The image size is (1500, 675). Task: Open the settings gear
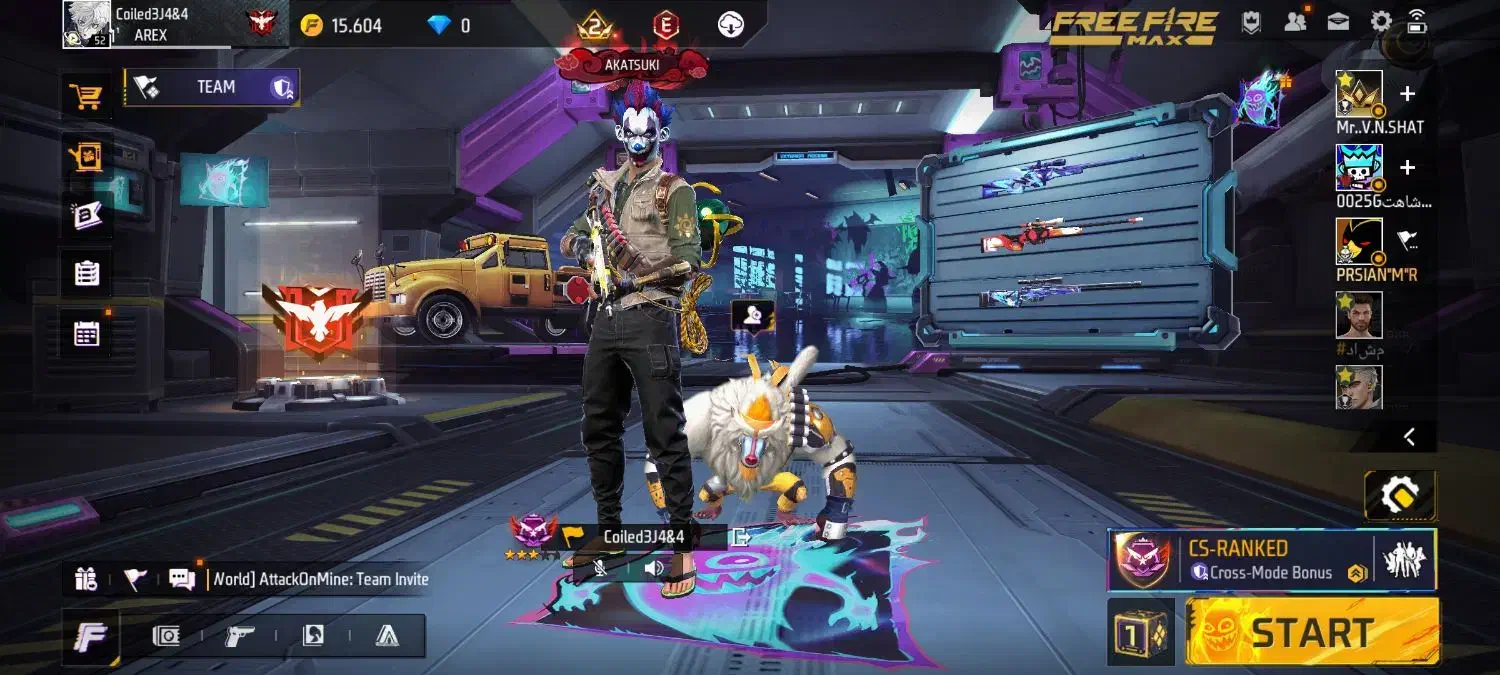coord(1381,22)
